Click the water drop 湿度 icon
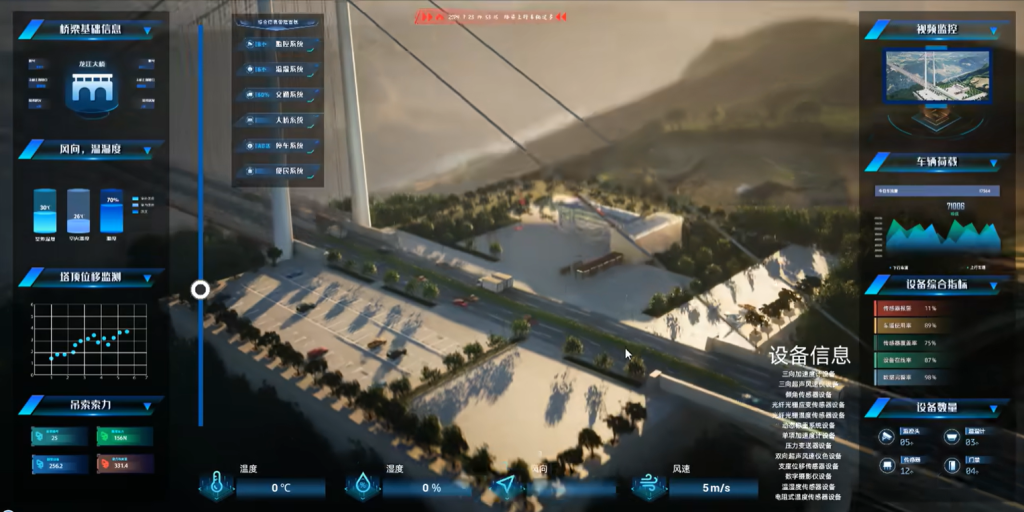The height and width of the screenshot is (512, 1024). click(360, 486)
